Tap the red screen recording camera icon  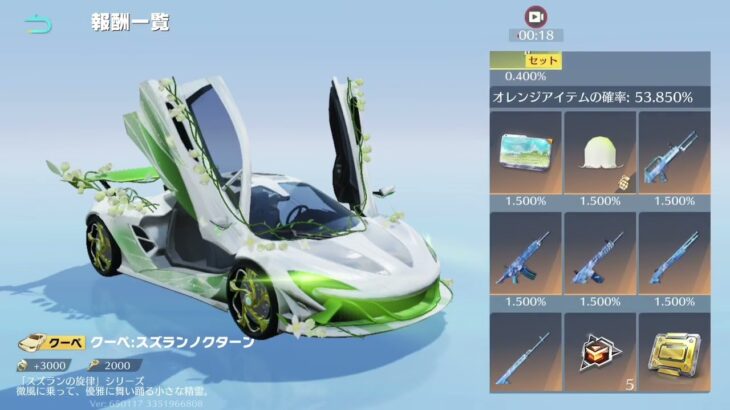pyautogui.click(x=535, y=16)
